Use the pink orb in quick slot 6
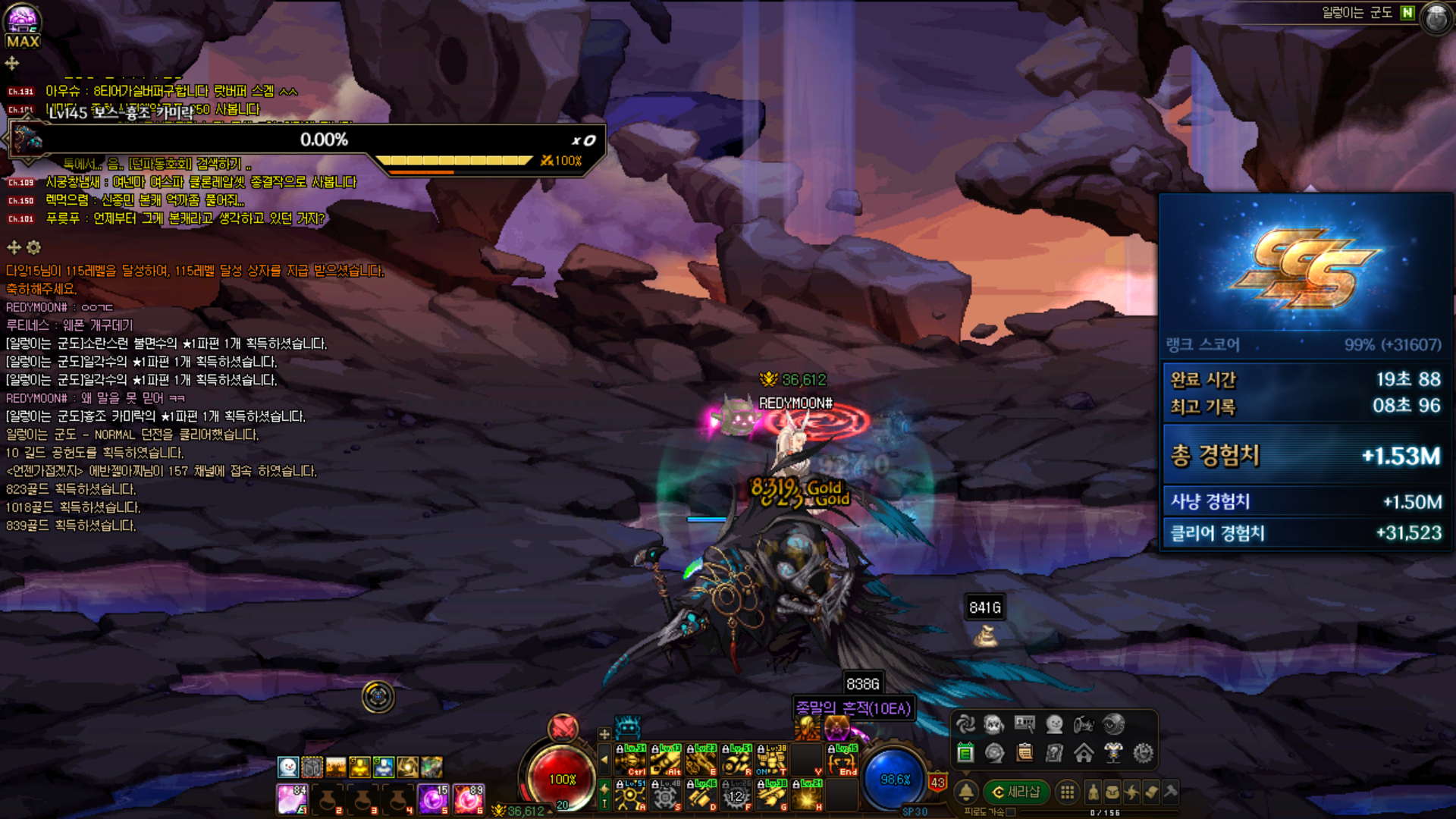This screenshot has height=819, width=1456. click(x=469, y=799)
